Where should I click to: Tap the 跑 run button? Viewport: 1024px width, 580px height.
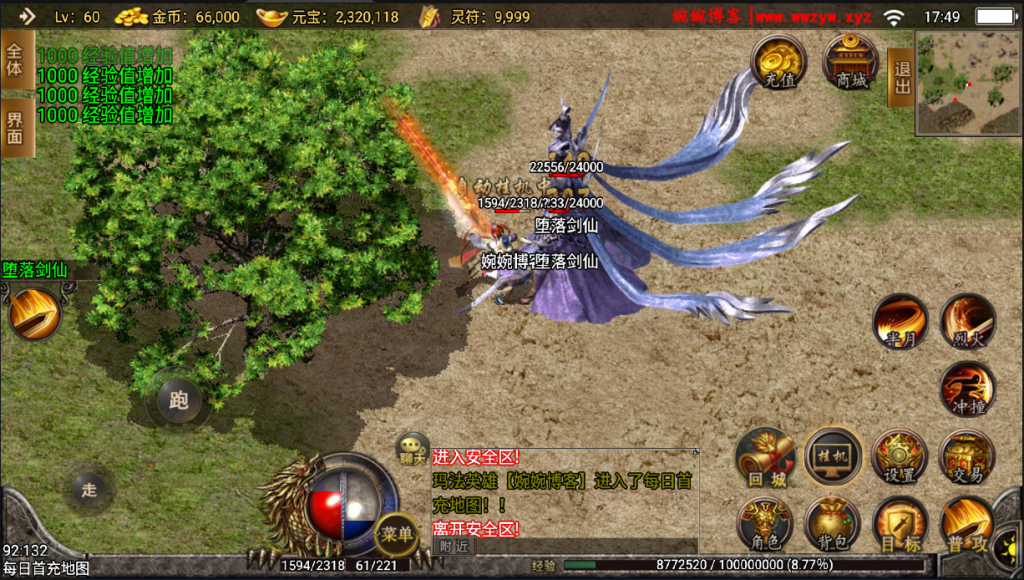[x=179, y=400]
